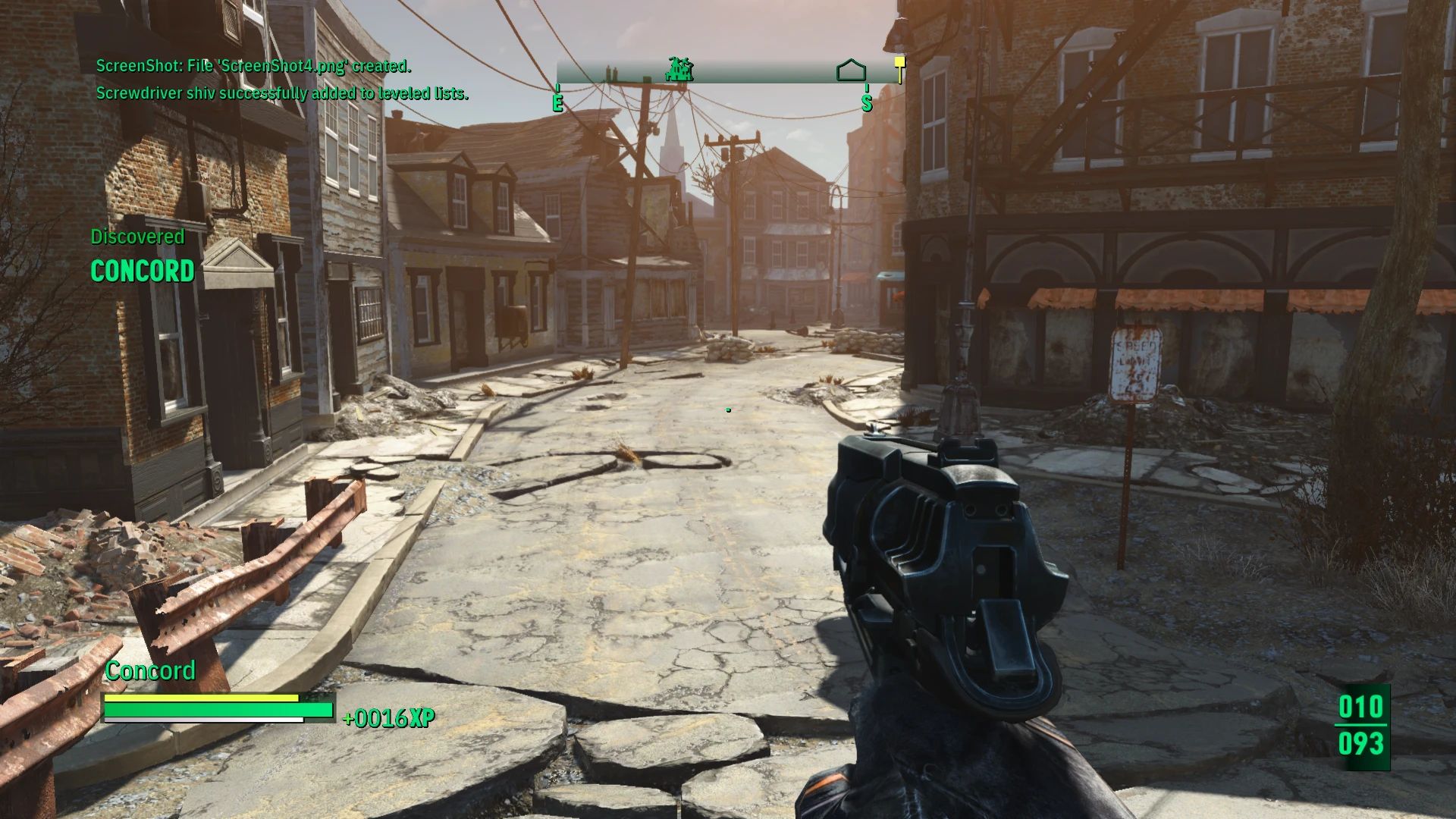Select the yellow quest objective flag marker

point(899,63)
